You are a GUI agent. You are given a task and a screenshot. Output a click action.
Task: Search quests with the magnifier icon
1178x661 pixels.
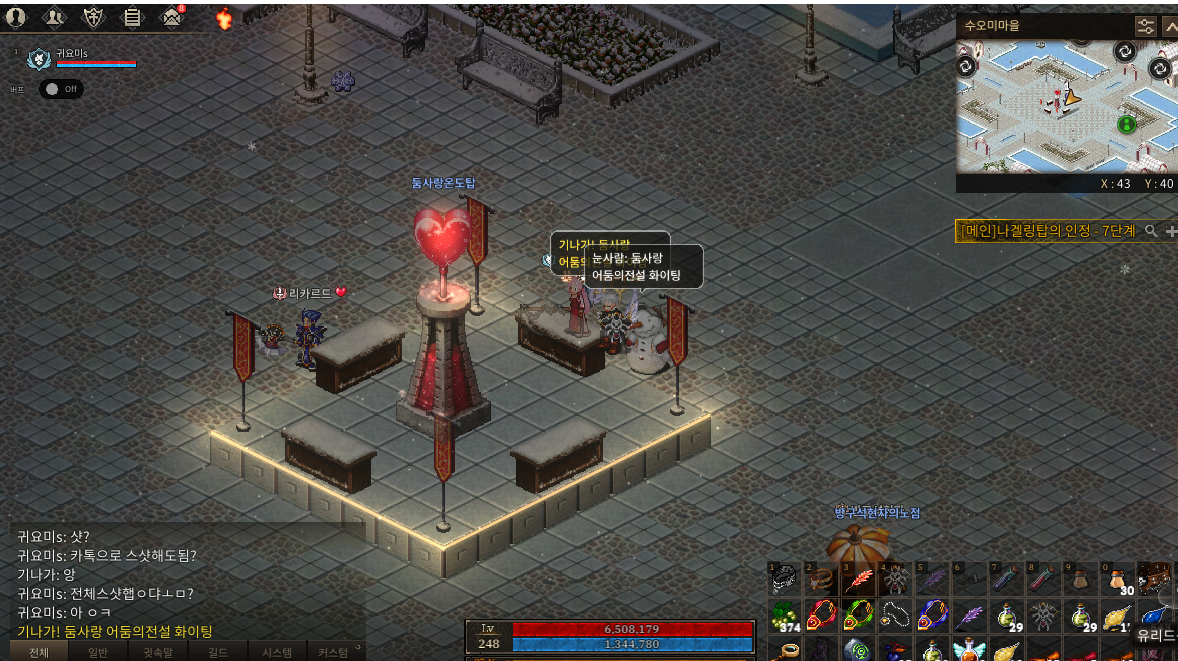click(1151, 231)
